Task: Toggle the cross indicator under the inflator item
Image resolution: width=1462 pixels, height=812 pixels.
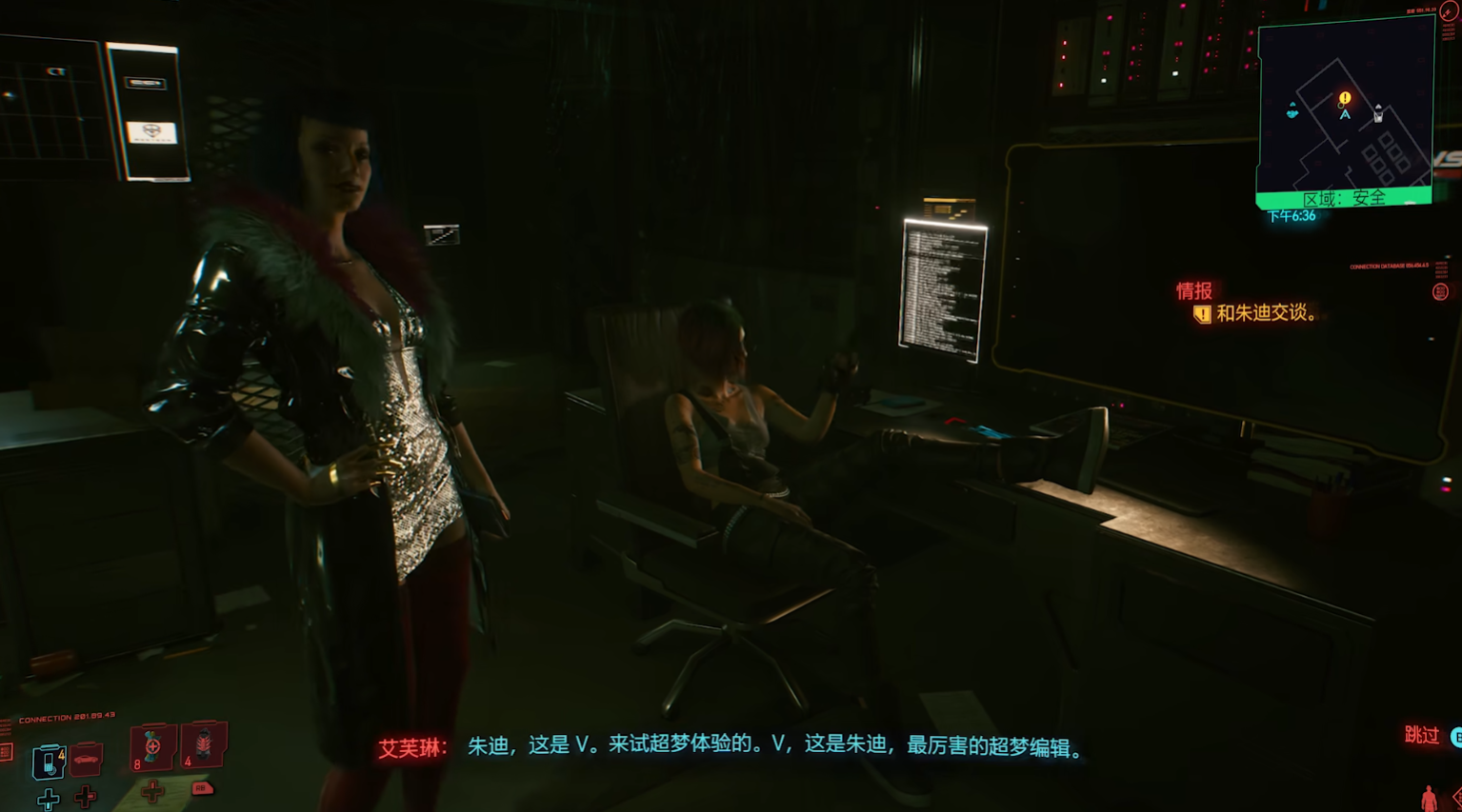Action: (152, 790)
